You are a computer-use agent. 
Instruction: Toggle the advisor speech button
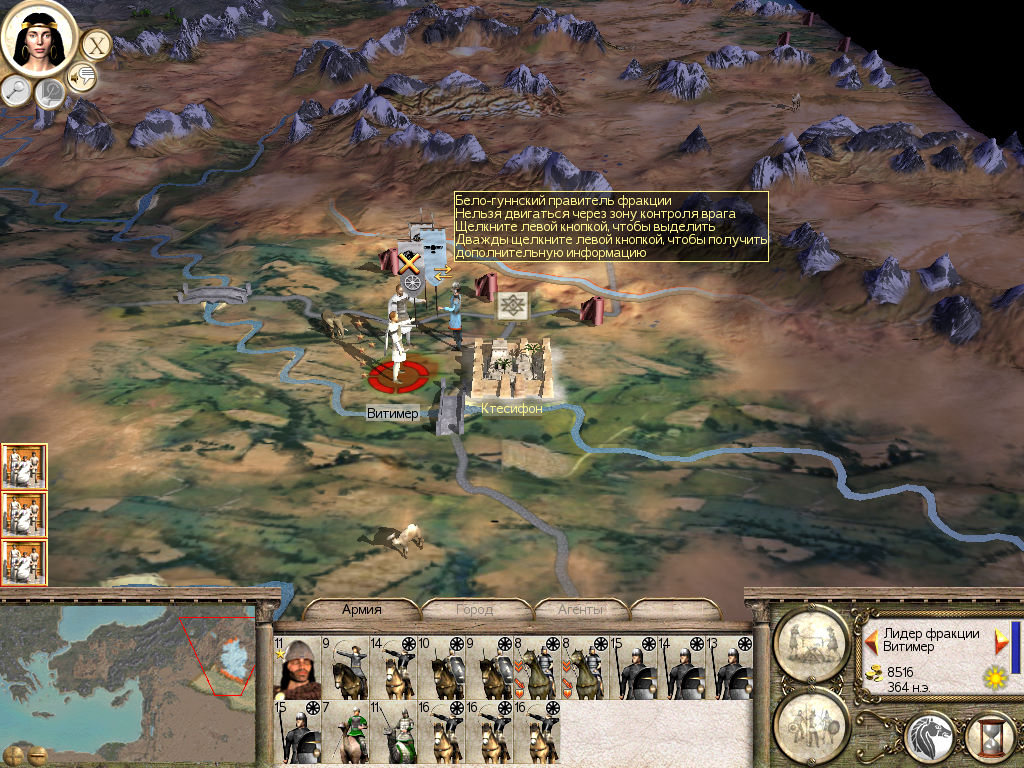[81, 76]
